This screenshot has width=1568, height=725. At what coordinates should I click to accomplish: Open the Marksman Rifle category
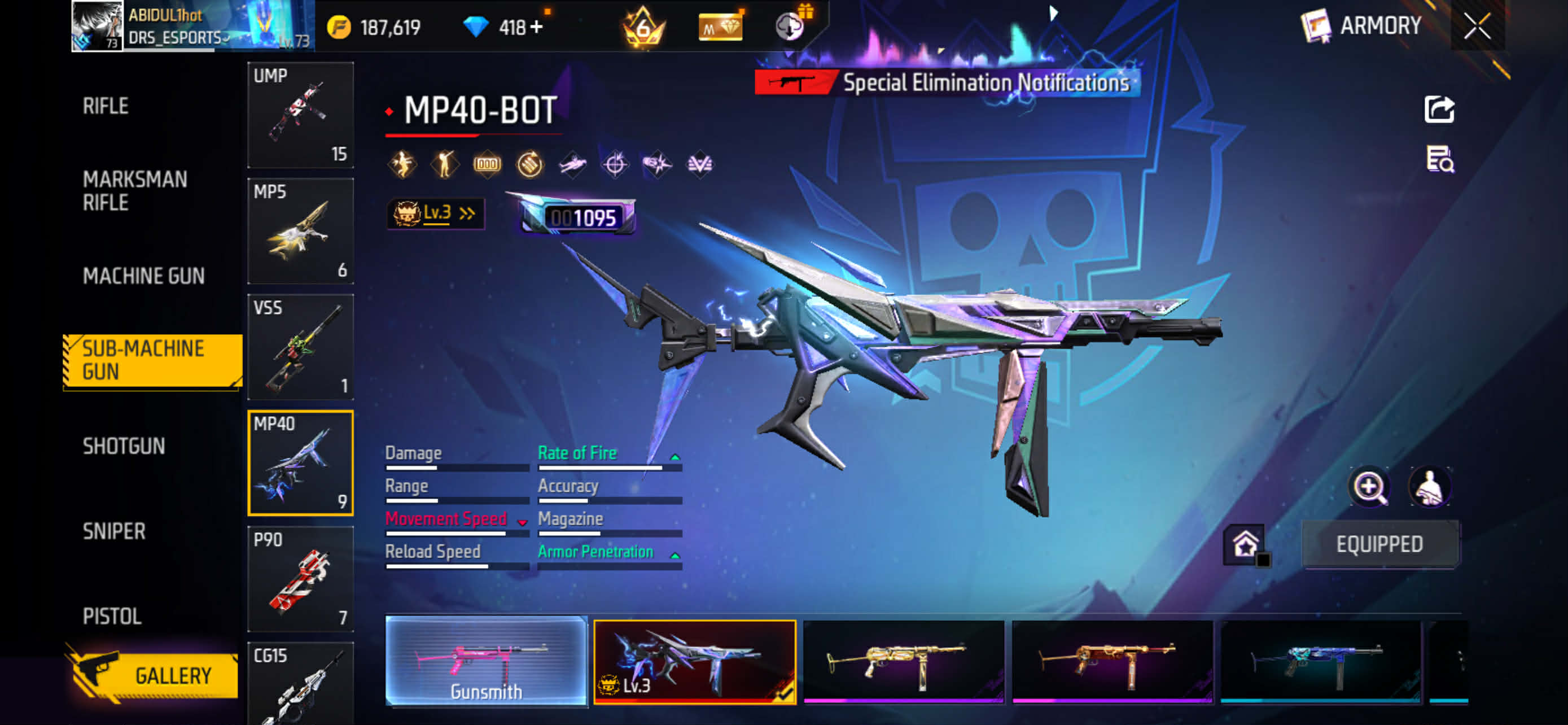point(135,190)
